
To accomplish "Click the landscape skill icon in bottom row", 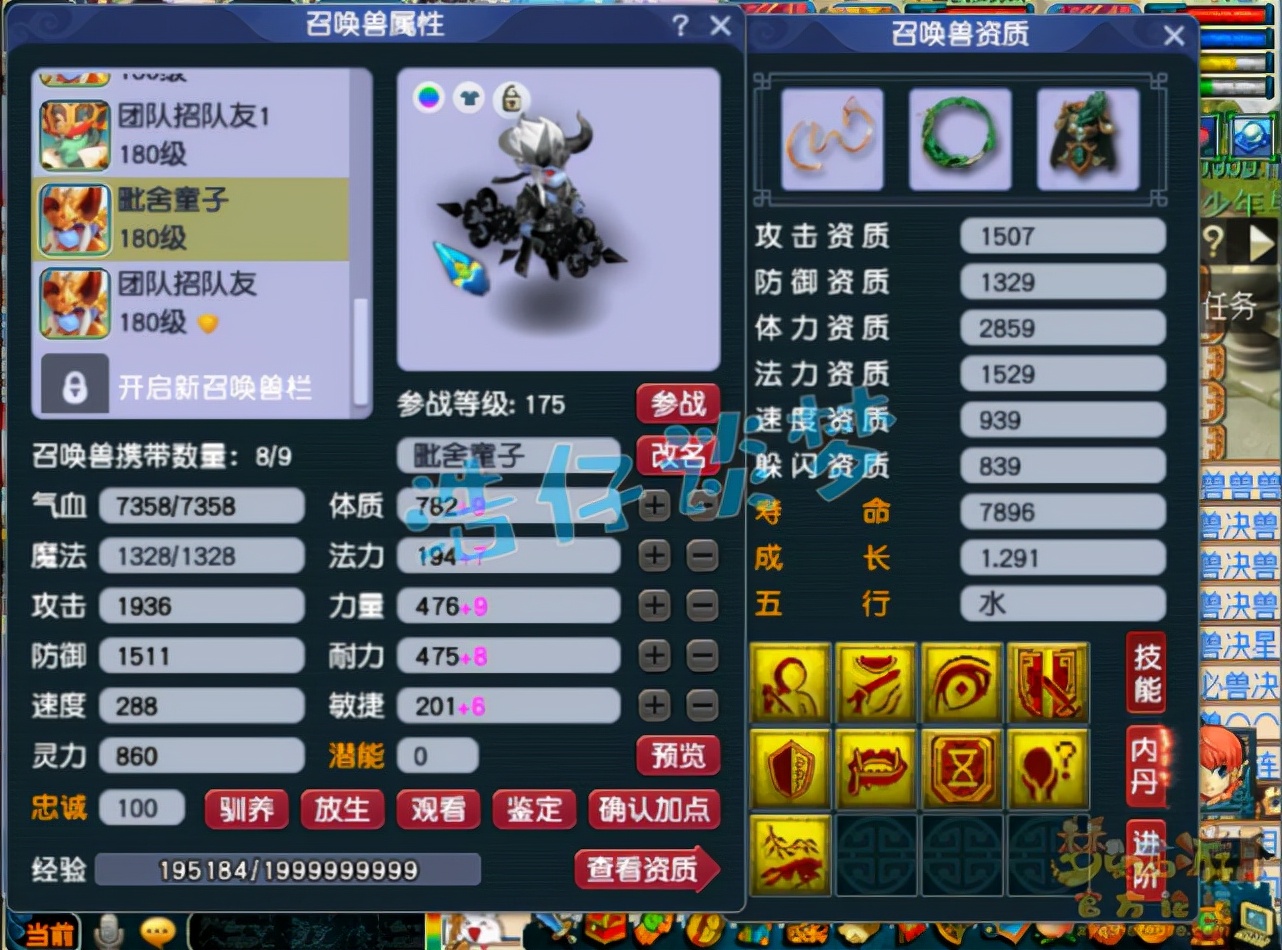I will pos(789,855).
